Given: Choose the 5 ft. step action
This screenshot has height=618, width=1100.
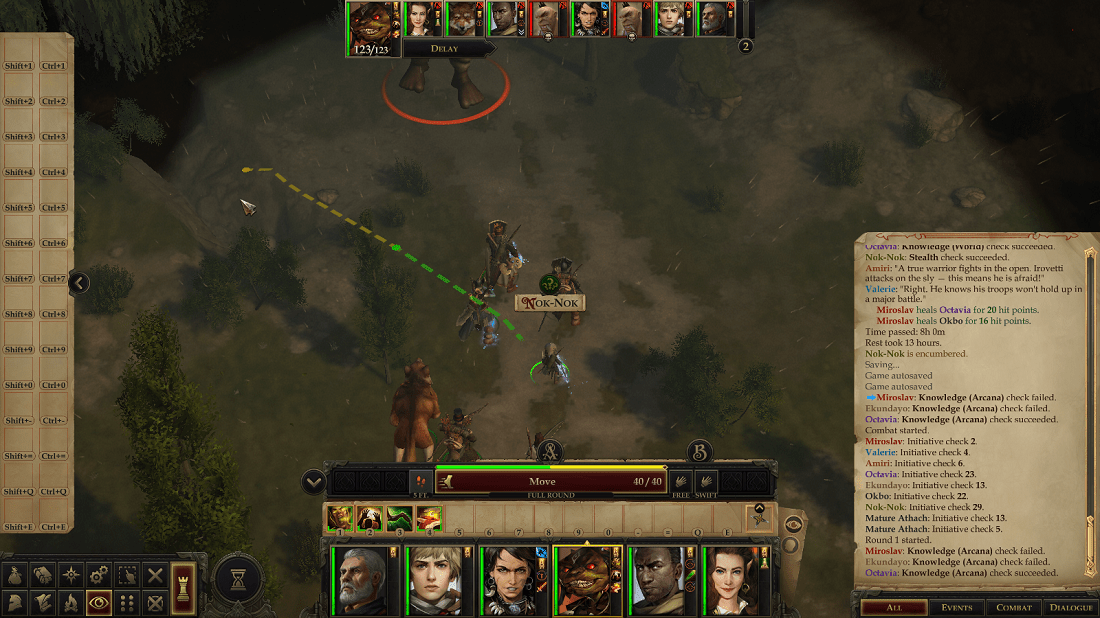Looking at the screenshot, I should click(421, 482).
